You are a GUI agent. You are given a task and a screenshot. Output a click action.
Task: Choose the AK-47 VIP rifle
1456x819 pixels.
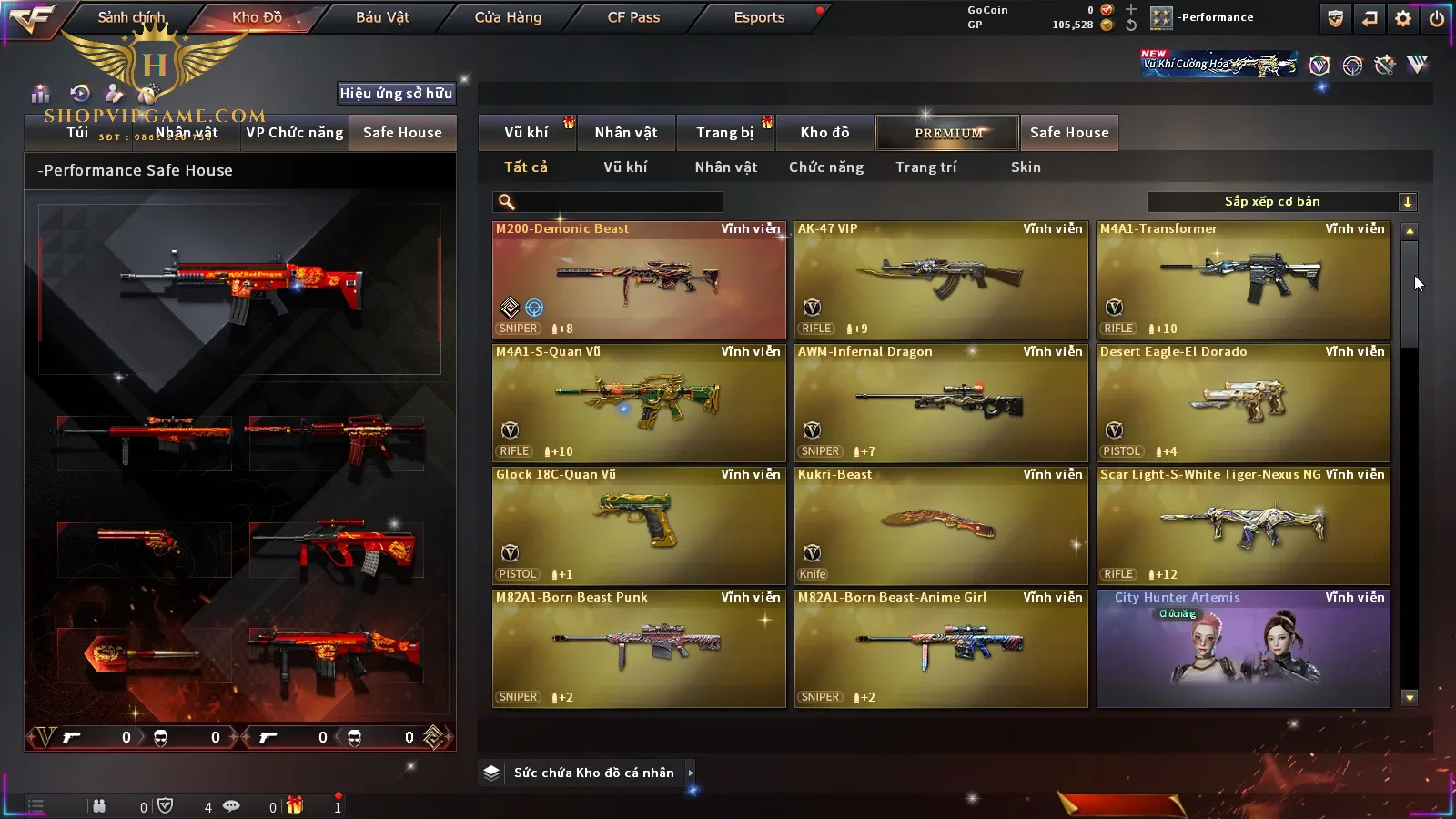pos(941,280)
